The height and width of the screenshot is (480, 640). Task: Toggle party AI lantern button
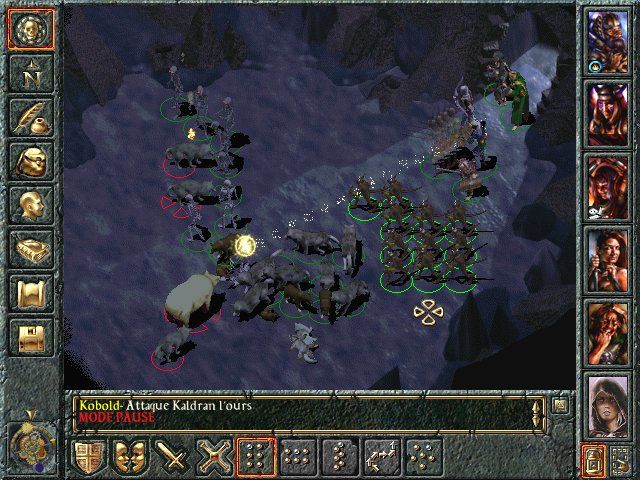(x=592, y=458)
